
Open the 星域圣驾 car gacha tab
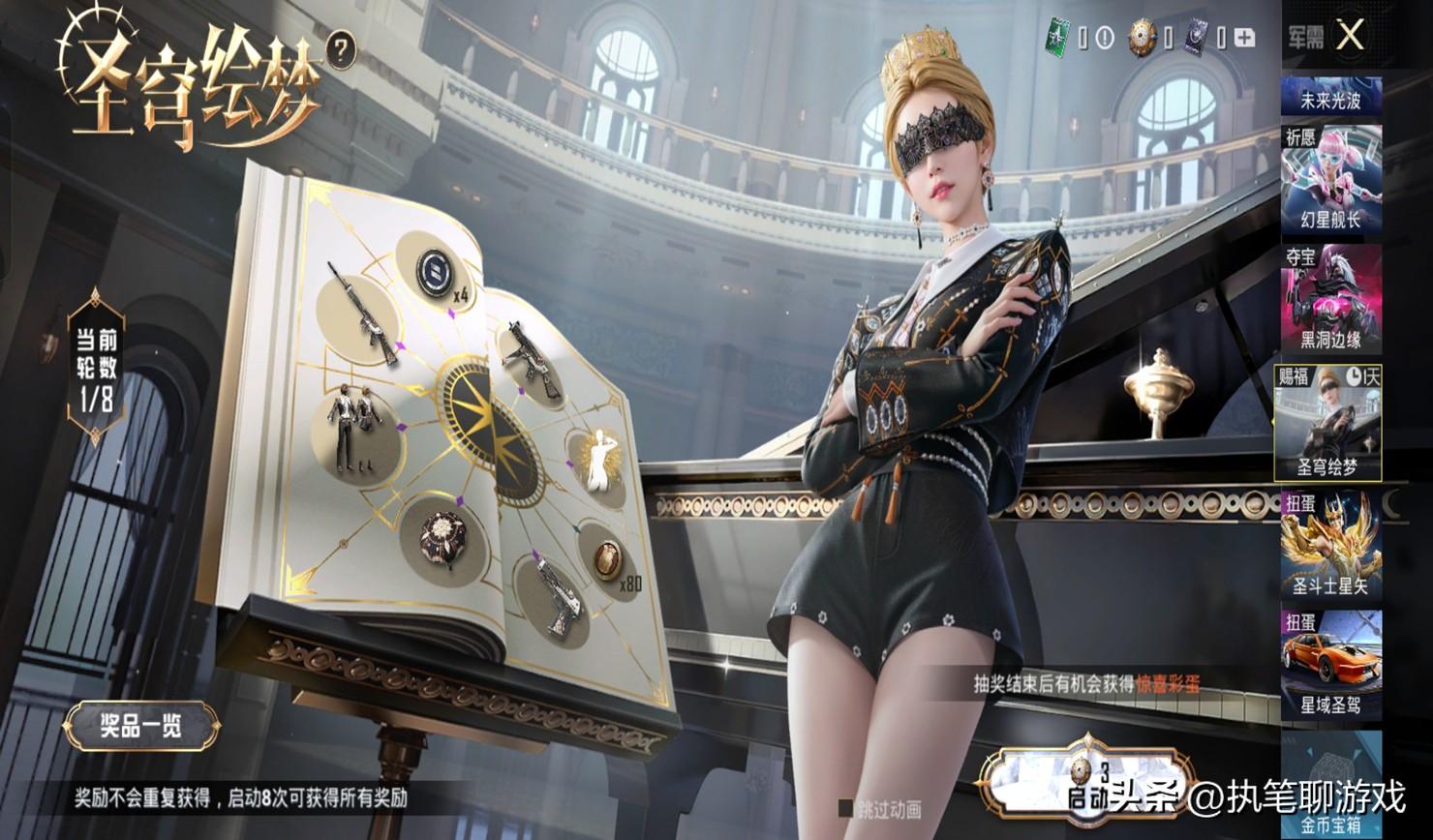[1331, 664]
